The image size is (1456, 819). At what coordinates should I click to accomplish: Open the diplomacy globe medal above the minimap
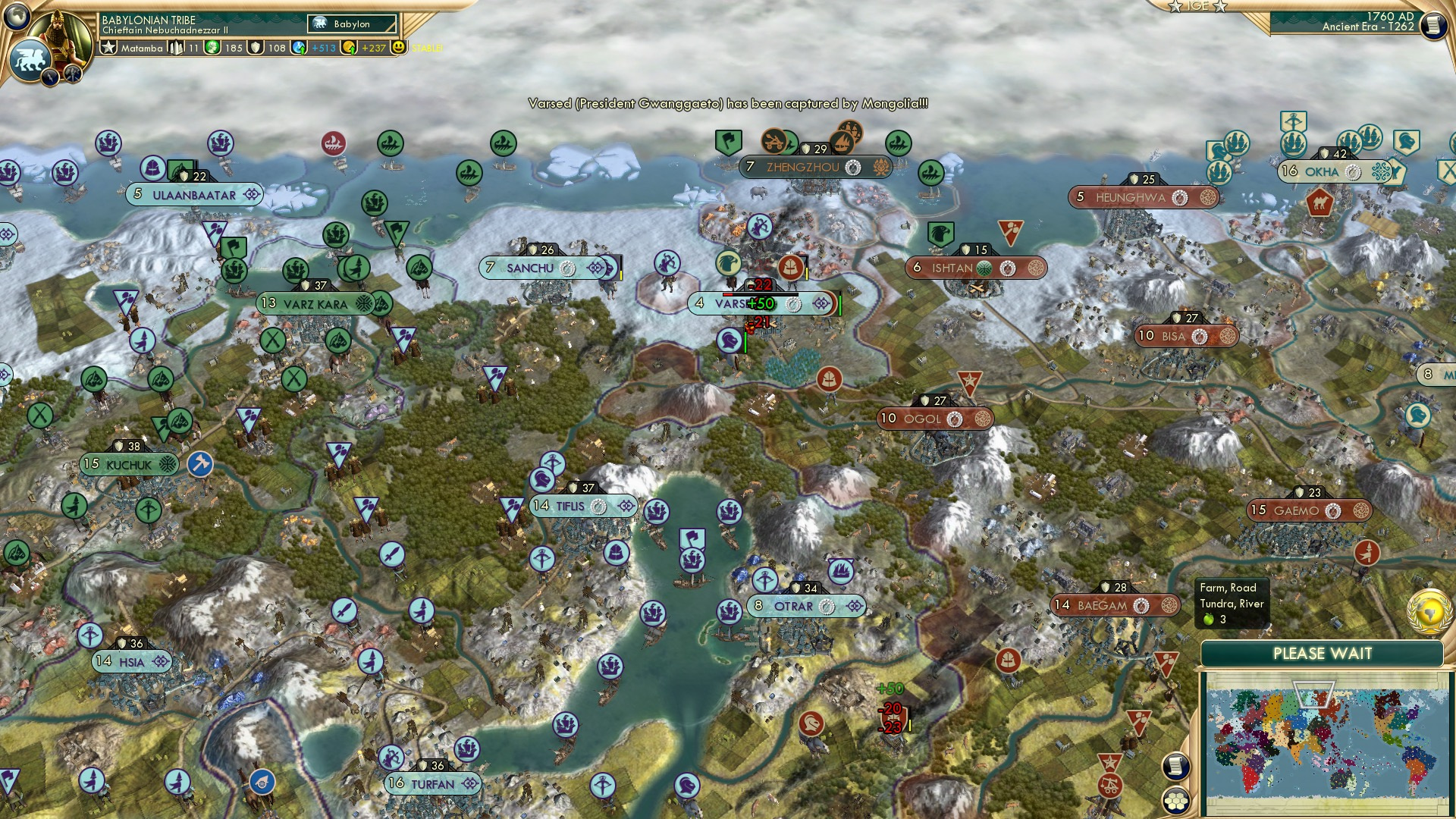click(x=1428, y=613)
